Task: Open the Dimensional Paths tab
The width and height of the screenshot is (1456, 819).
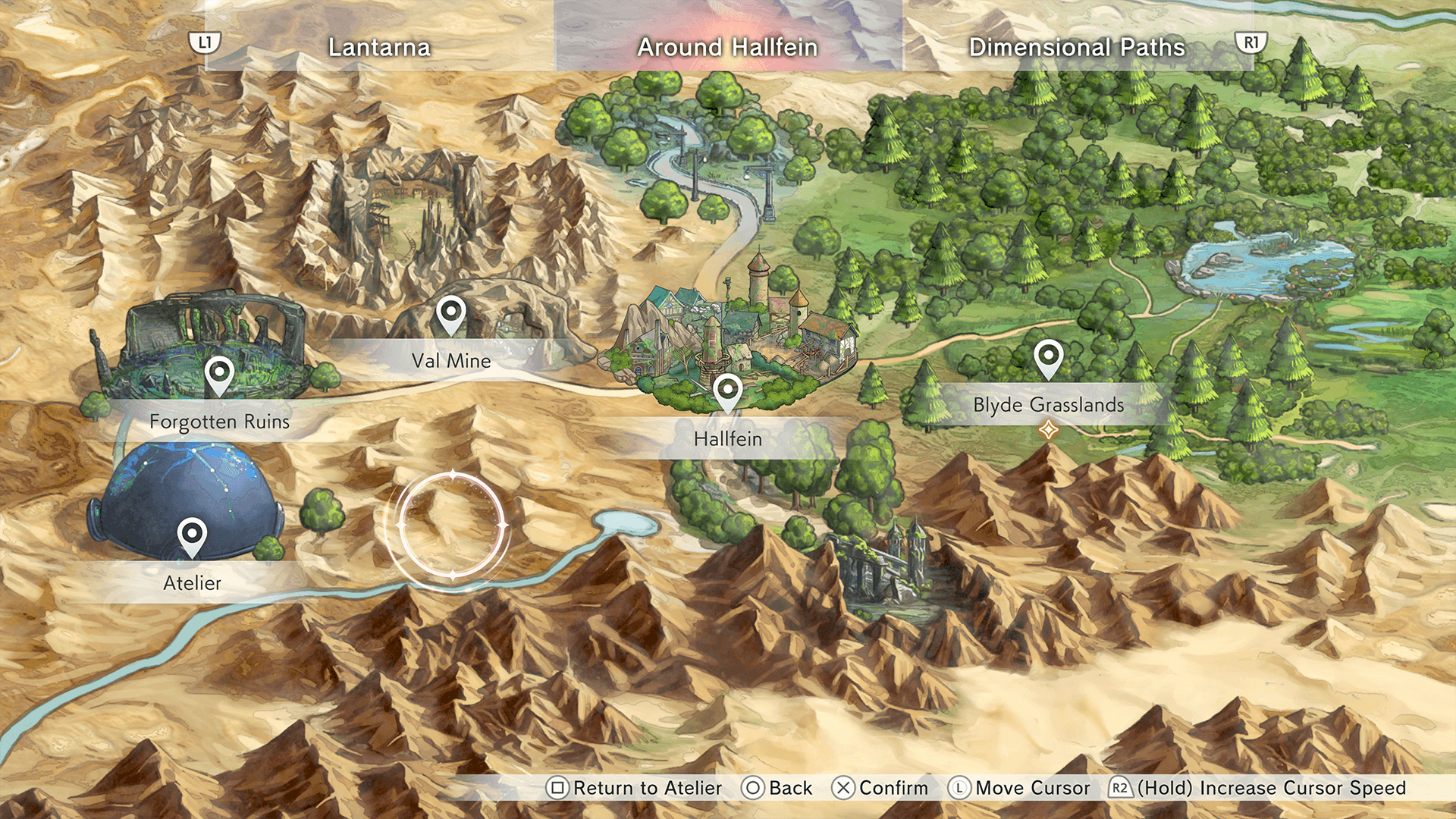Action: 1076,47
